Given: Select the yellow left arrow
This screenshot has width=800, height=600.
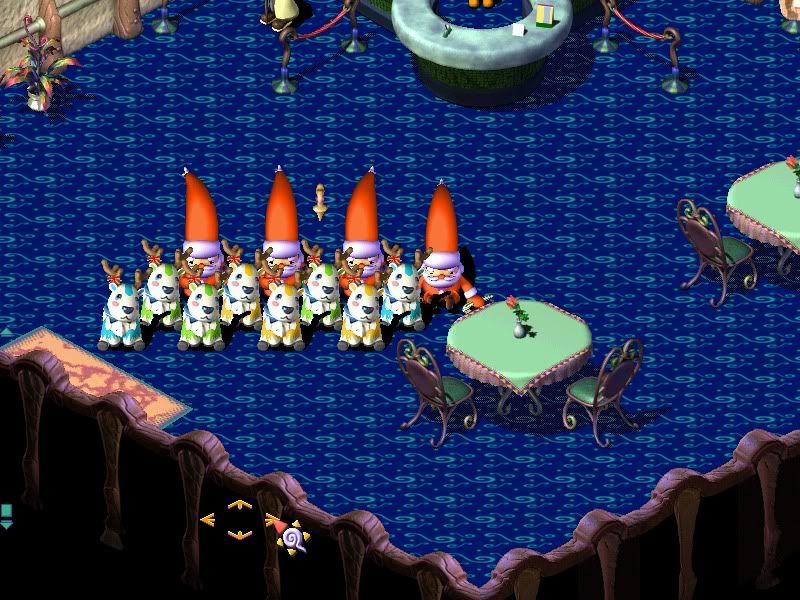Looking at the screenshot, I should click(x=208, y=520).
